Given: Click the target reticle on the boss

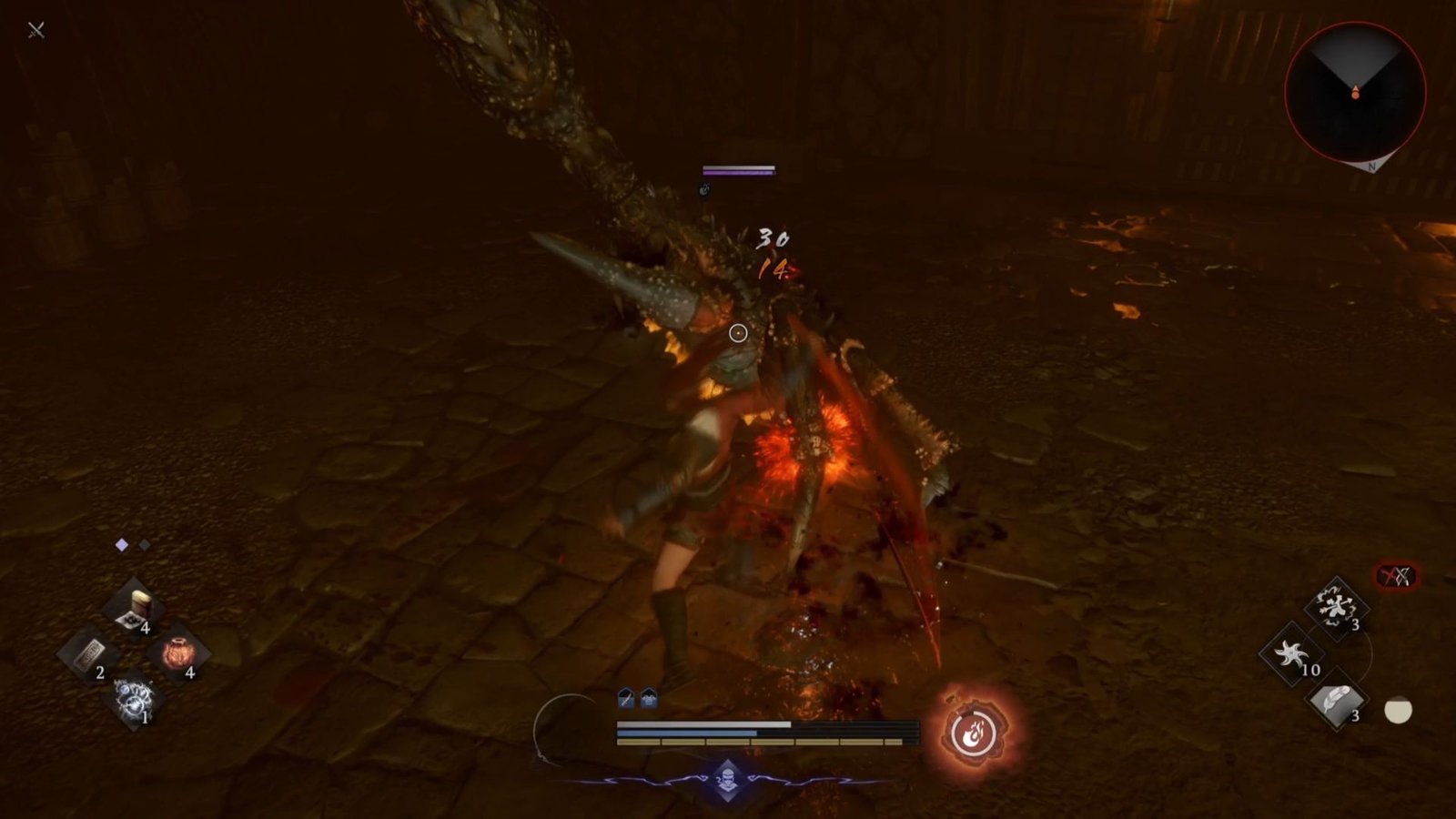Looking at the screenshot, I should coord(737,333).
